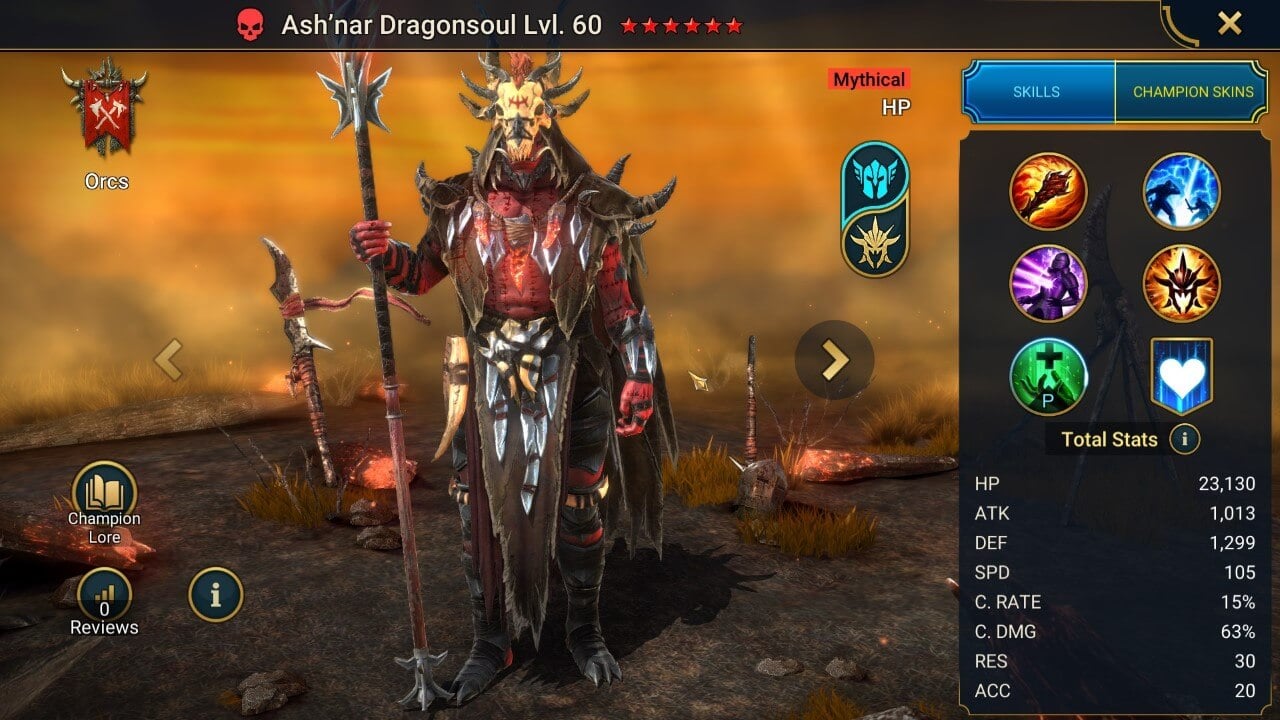Viewport: 1280px width, 720px height.
Task: Click the Reviews chart icon
Action: coord(102,594)
